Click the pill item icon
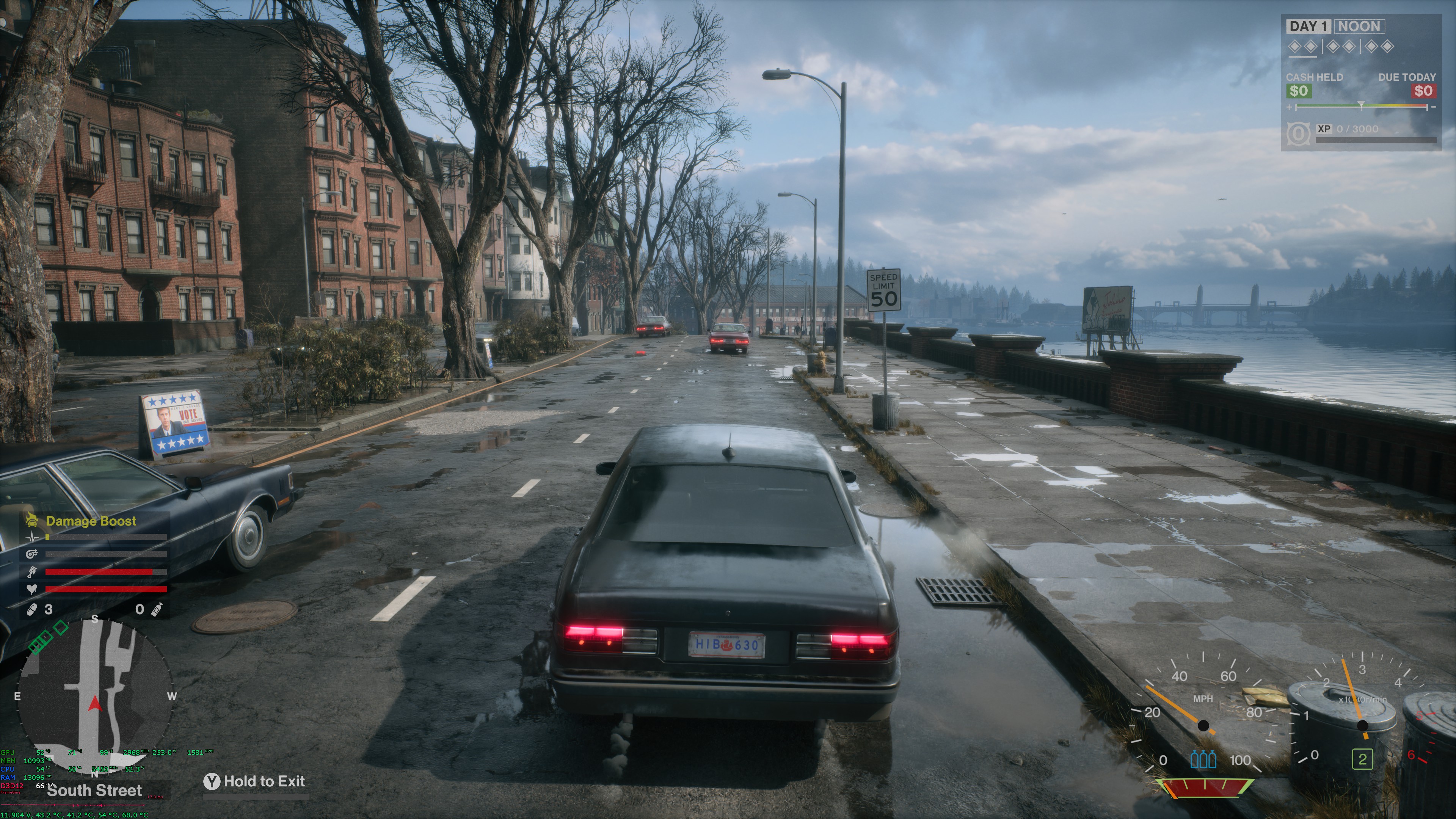1456x819 pixels. click(32, 609)
